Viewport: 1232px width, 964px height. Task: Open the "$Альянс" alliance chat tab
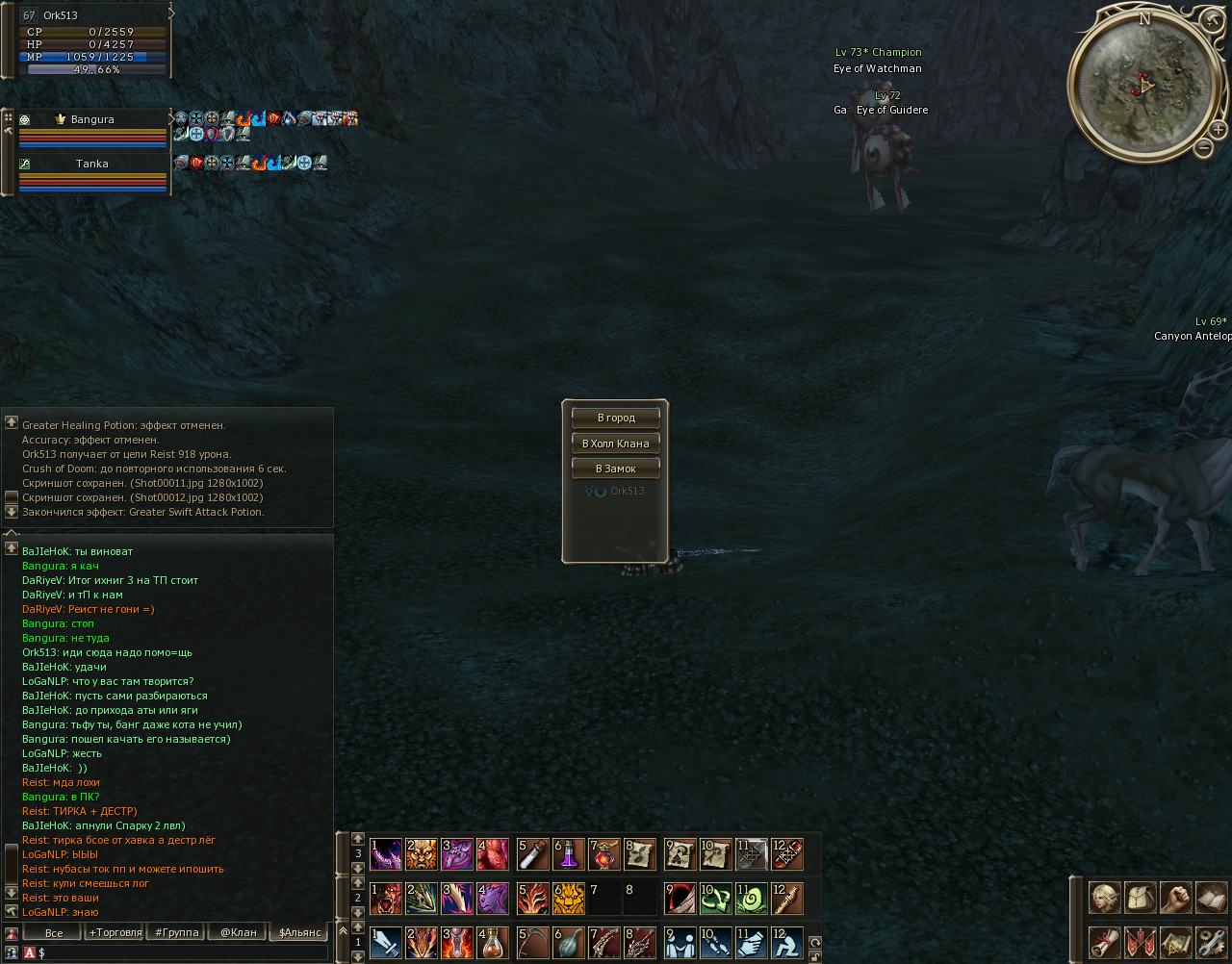(299, 932)
